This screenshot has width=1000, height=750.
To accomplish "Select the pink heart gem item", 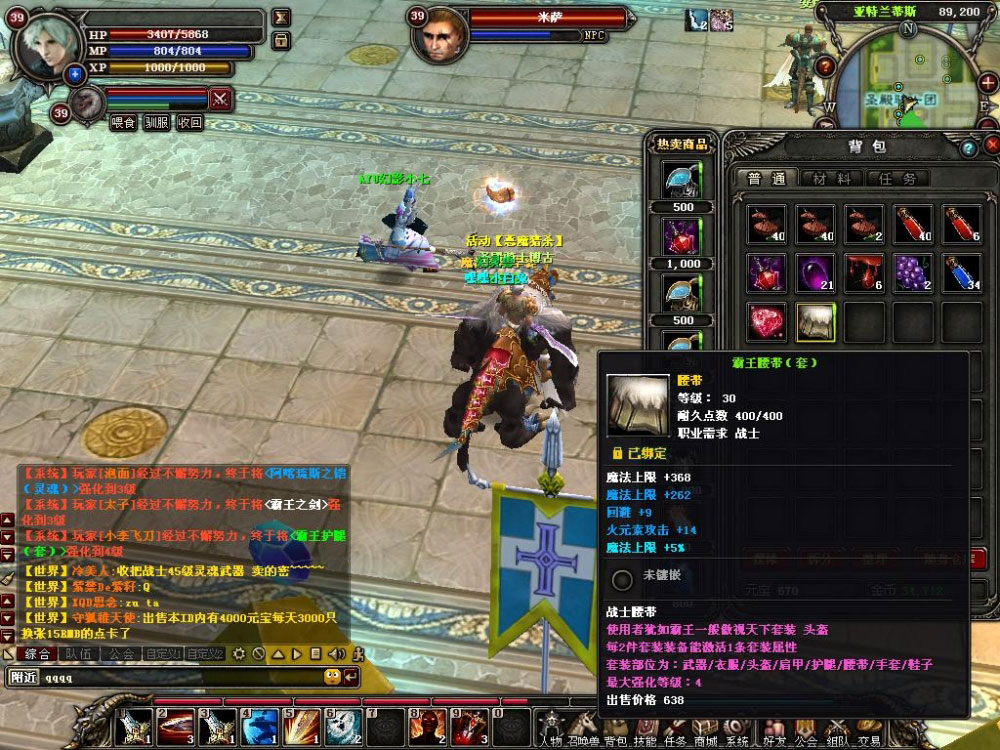I will (x=767, y=321).
